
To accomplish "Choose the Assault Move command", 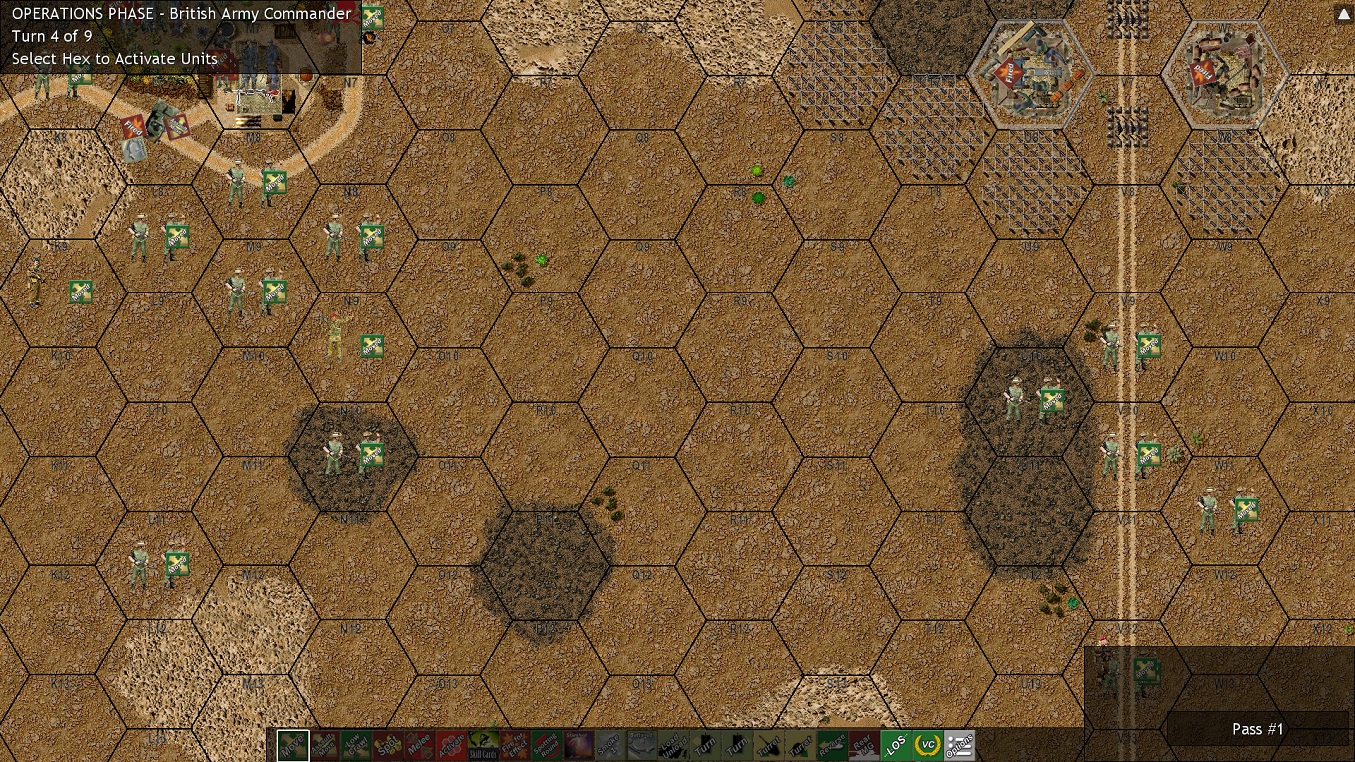I will 323,746.
